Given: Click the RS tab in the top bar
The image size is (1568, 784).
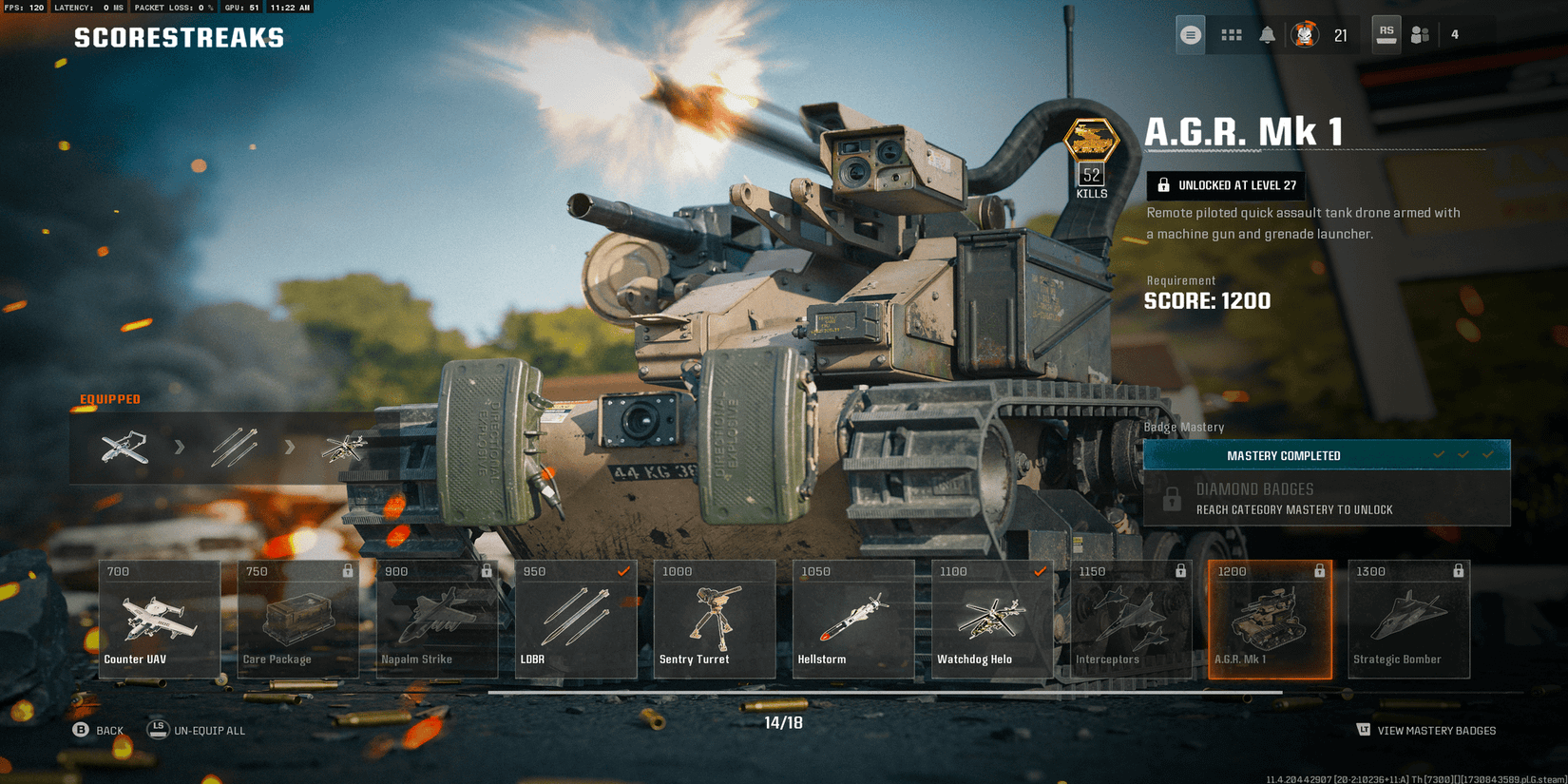Looking at the screenshot, I should click(1386, 34).
